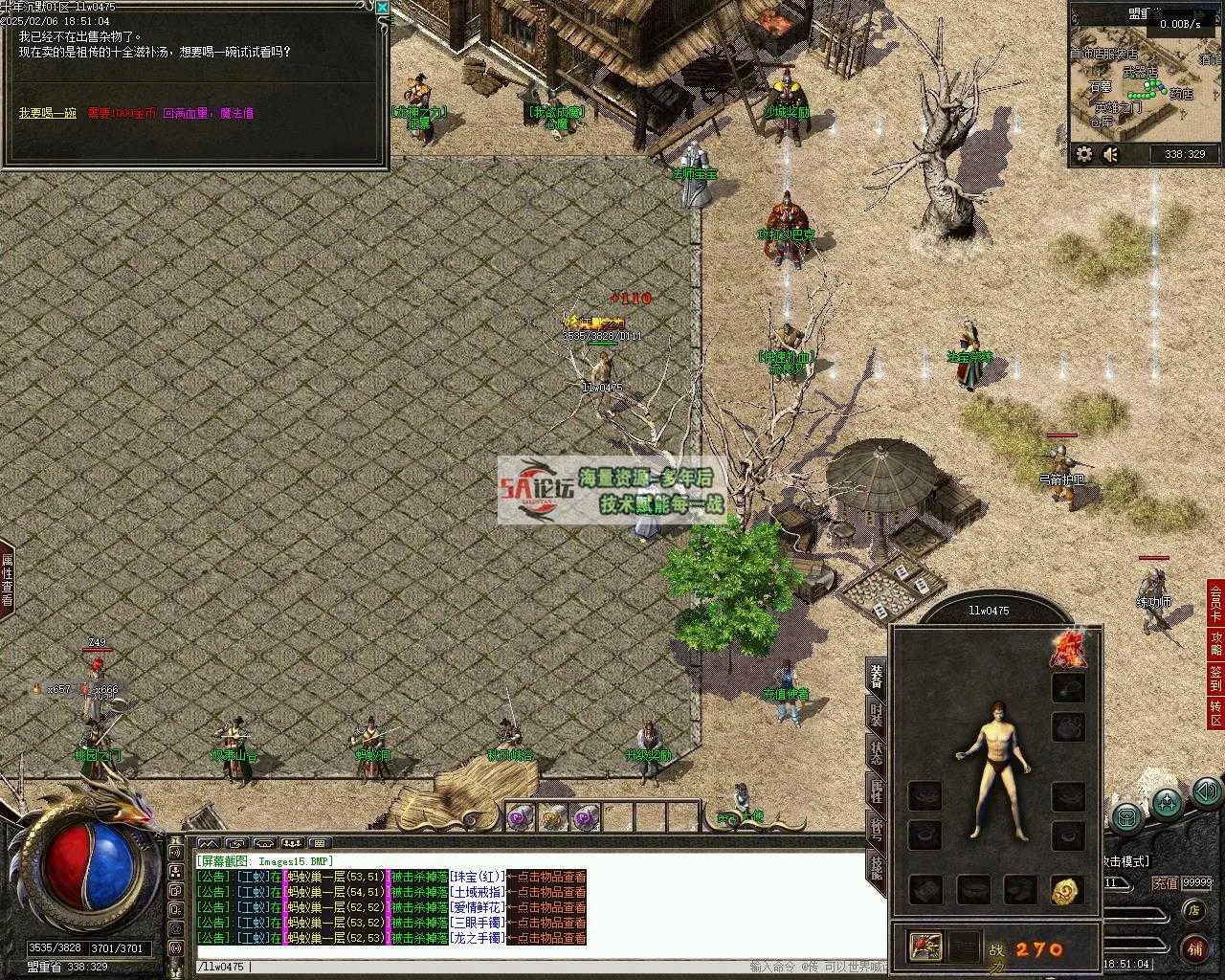Click the 签到 daily sign-in button
The height and width of the screenshot is (980, 1225).
coord(1215,679)
